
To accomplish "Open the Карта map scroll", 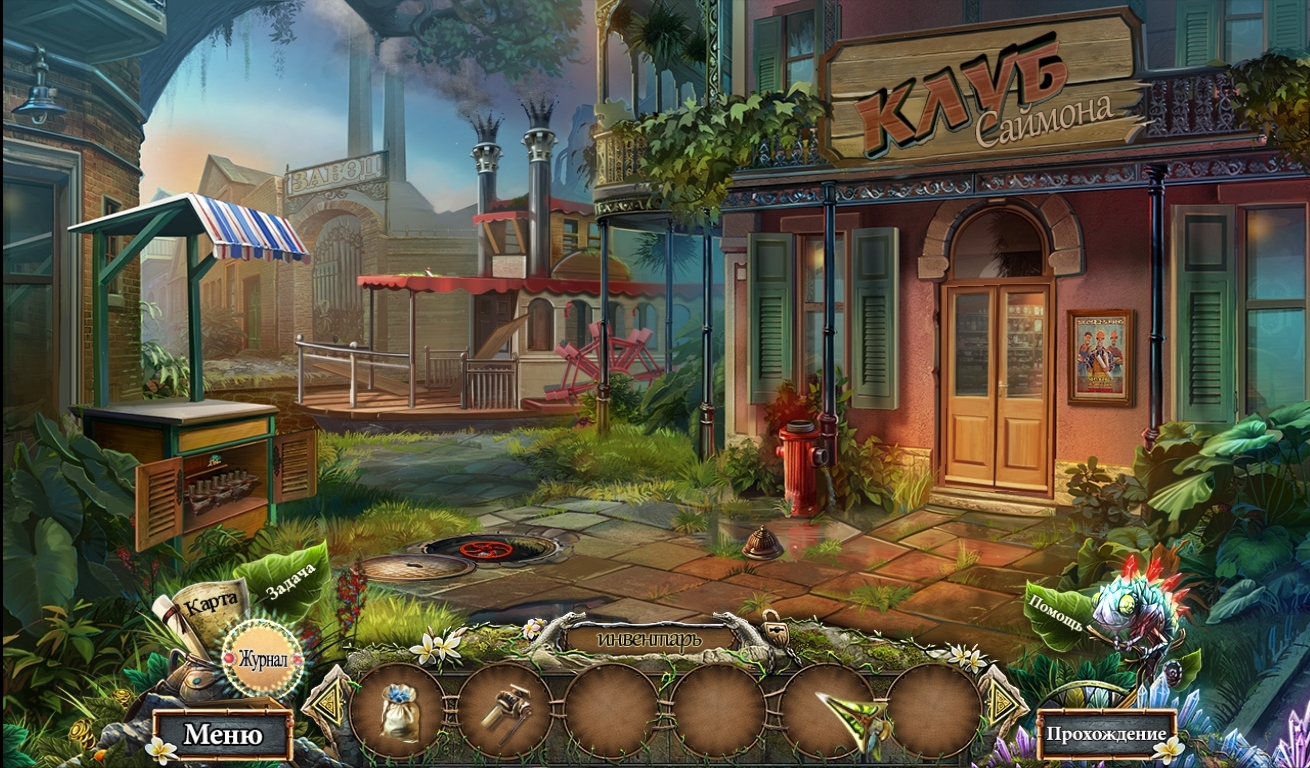I will [x=210, y=603].
